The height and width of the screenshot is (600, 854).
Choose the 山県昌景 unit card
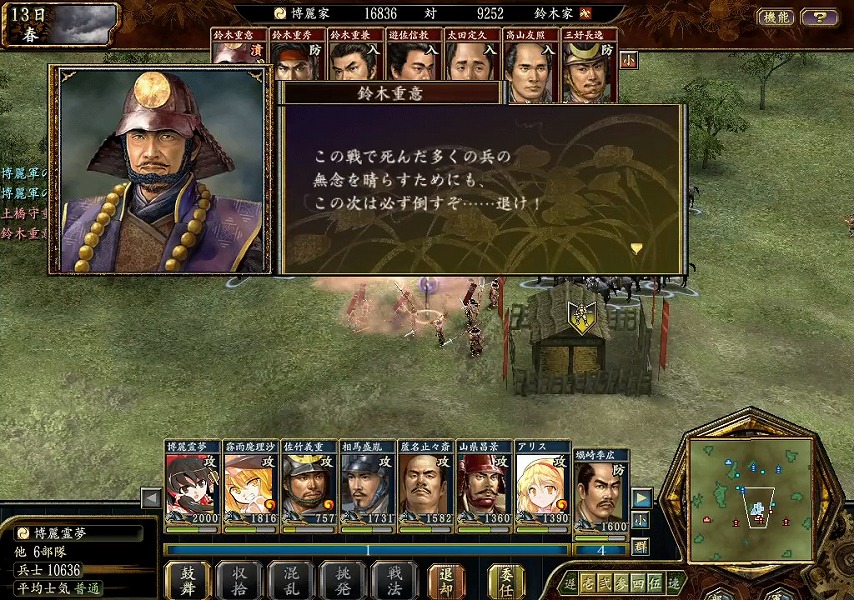483,481
